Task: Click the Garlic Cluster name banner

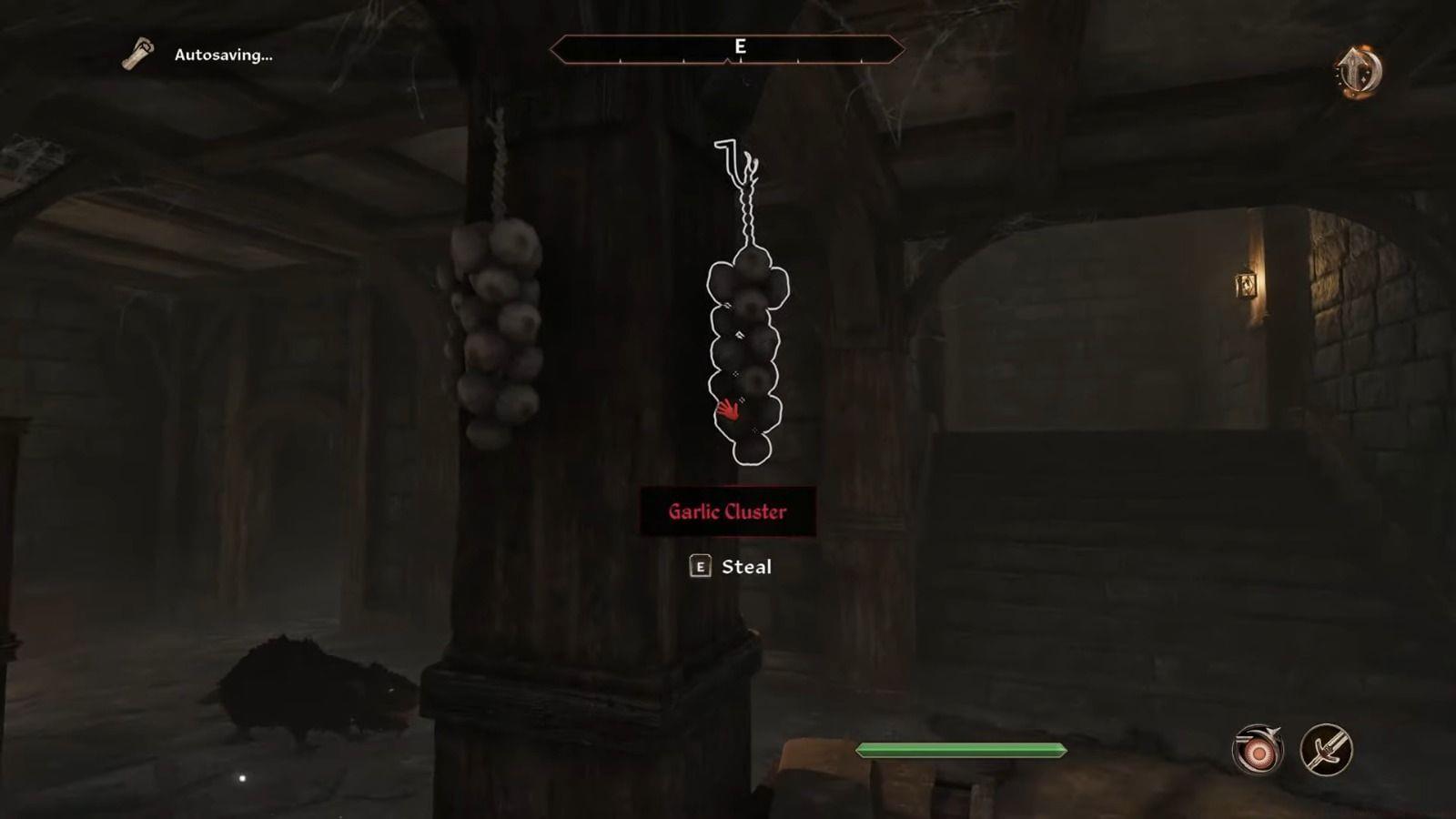Action: pos(728,511)
